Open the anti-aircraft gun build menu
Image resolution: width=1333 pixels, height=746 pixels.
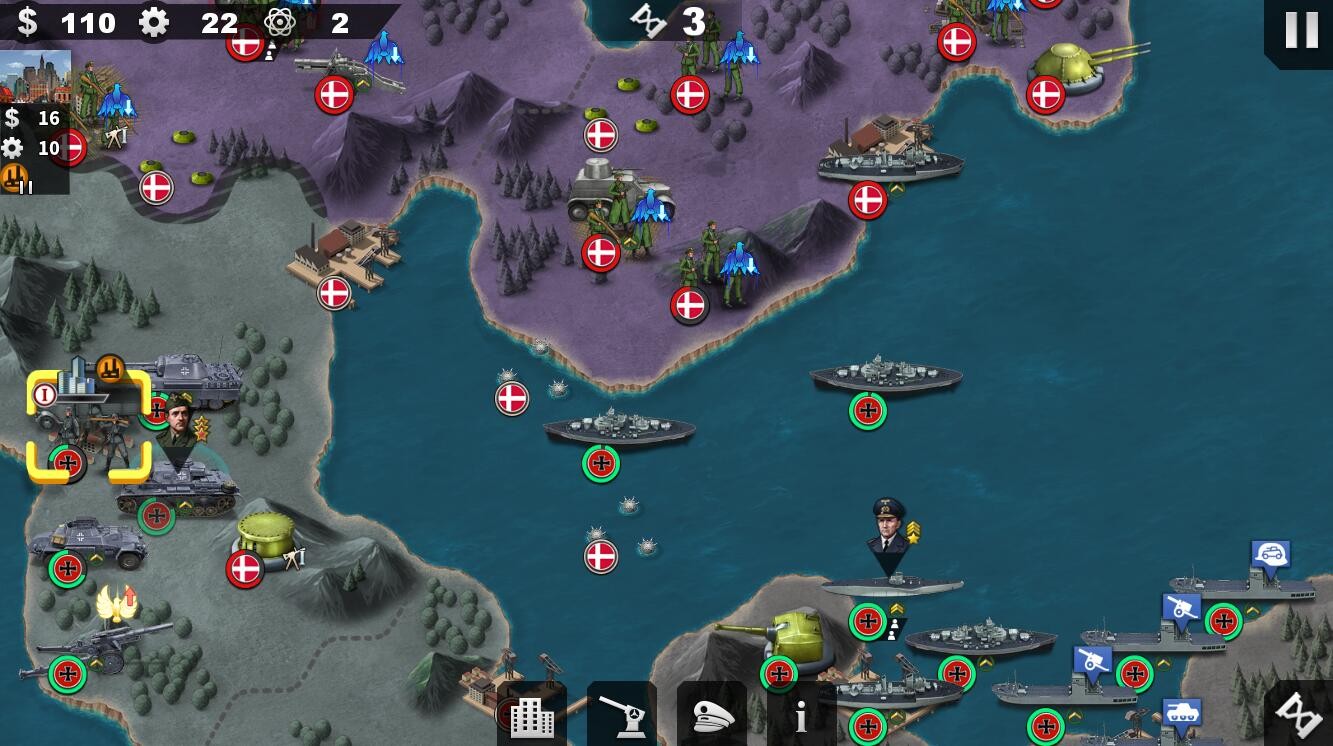(621, 715)
